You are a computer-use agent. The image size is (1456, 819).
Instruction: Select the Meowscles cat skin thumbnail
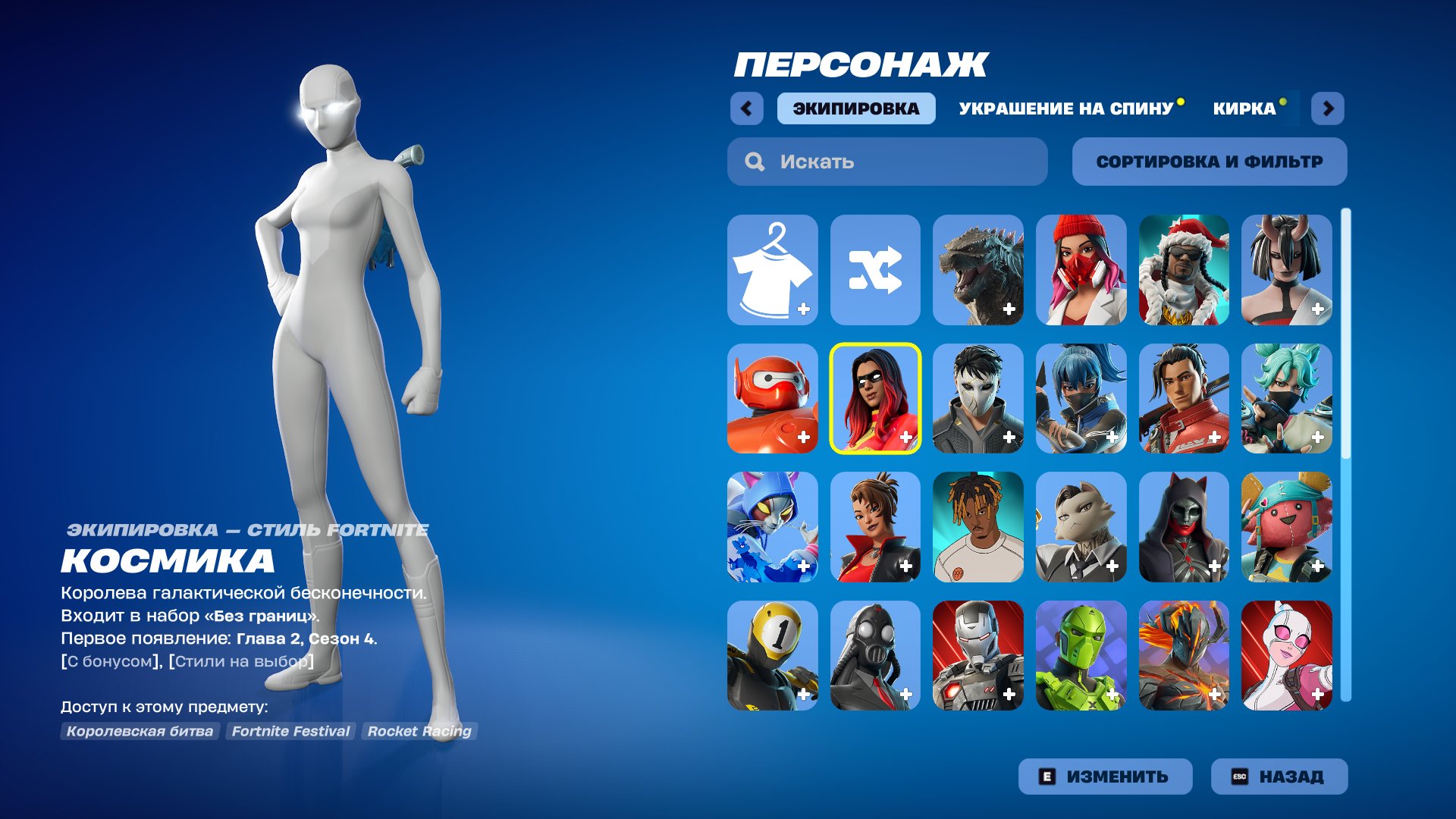[x=772, y=527]
